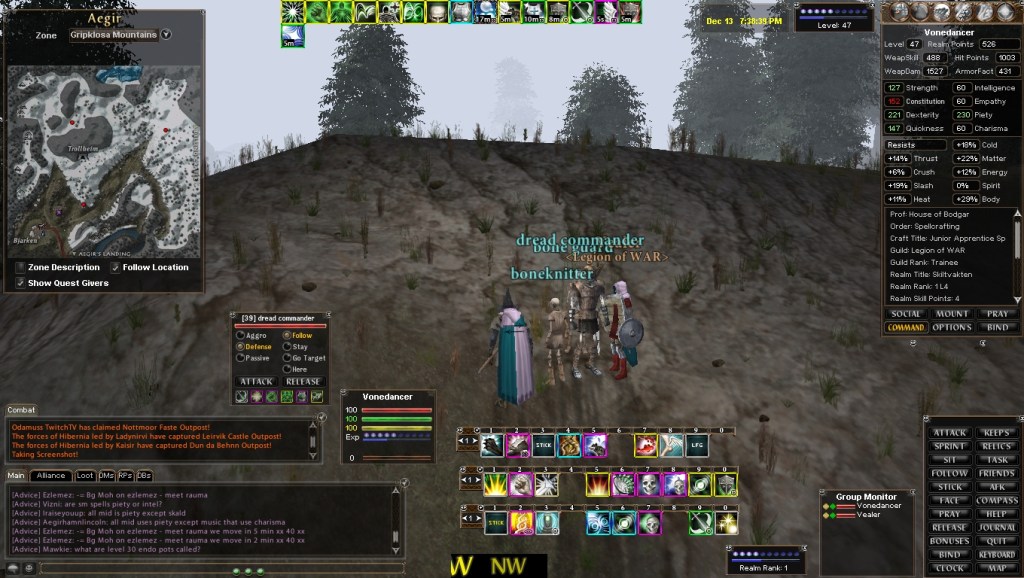This screenshot has height=578, width=1024.
Task: Select the pet's Passive stance
Action: 240,357
